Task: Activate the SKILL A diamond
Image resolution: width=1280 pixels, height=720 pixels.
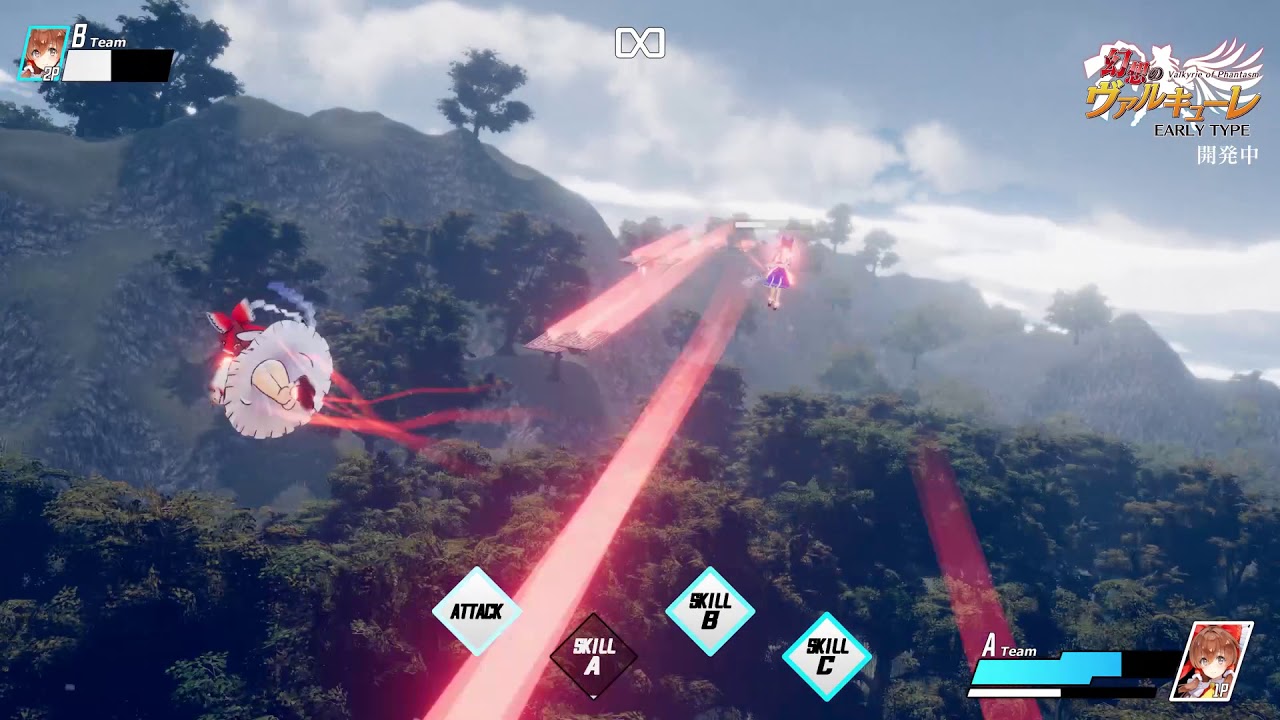Action: click(x=593, y=656)
